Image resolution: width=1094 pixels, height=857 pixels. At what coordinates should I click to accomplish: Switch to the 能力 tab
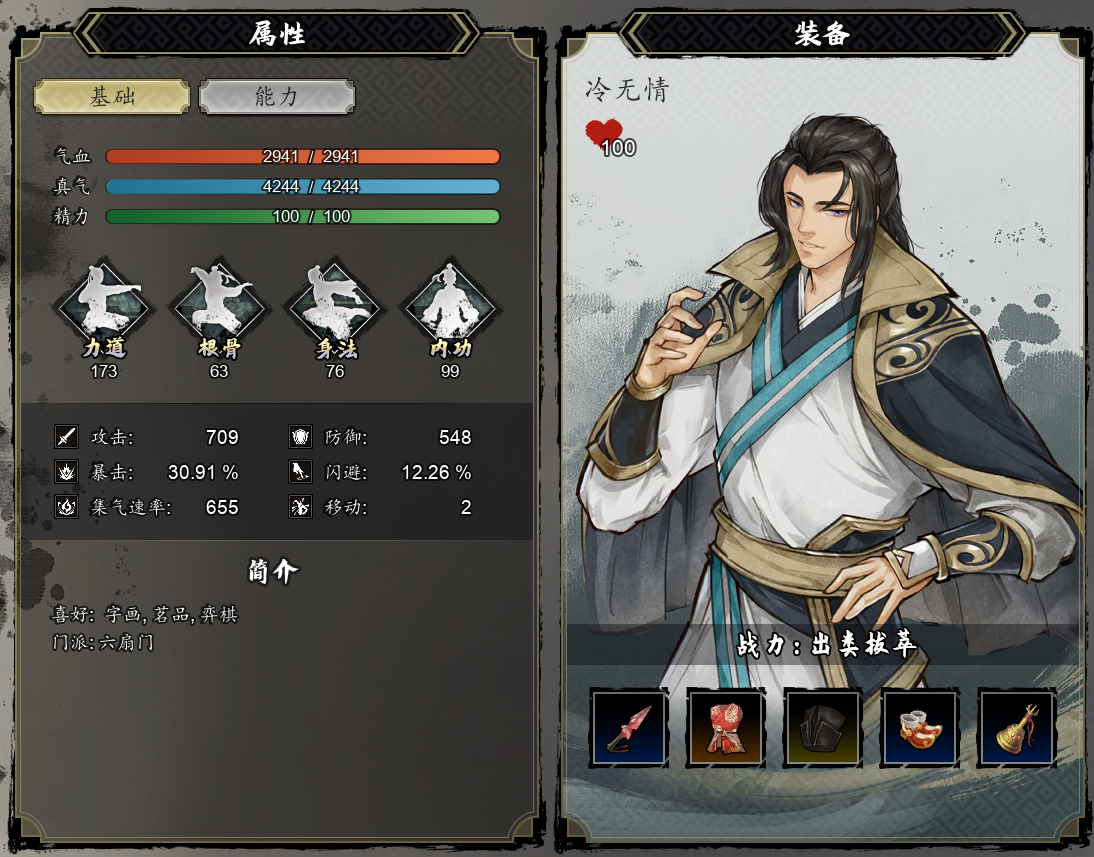(x=277, y=97)
